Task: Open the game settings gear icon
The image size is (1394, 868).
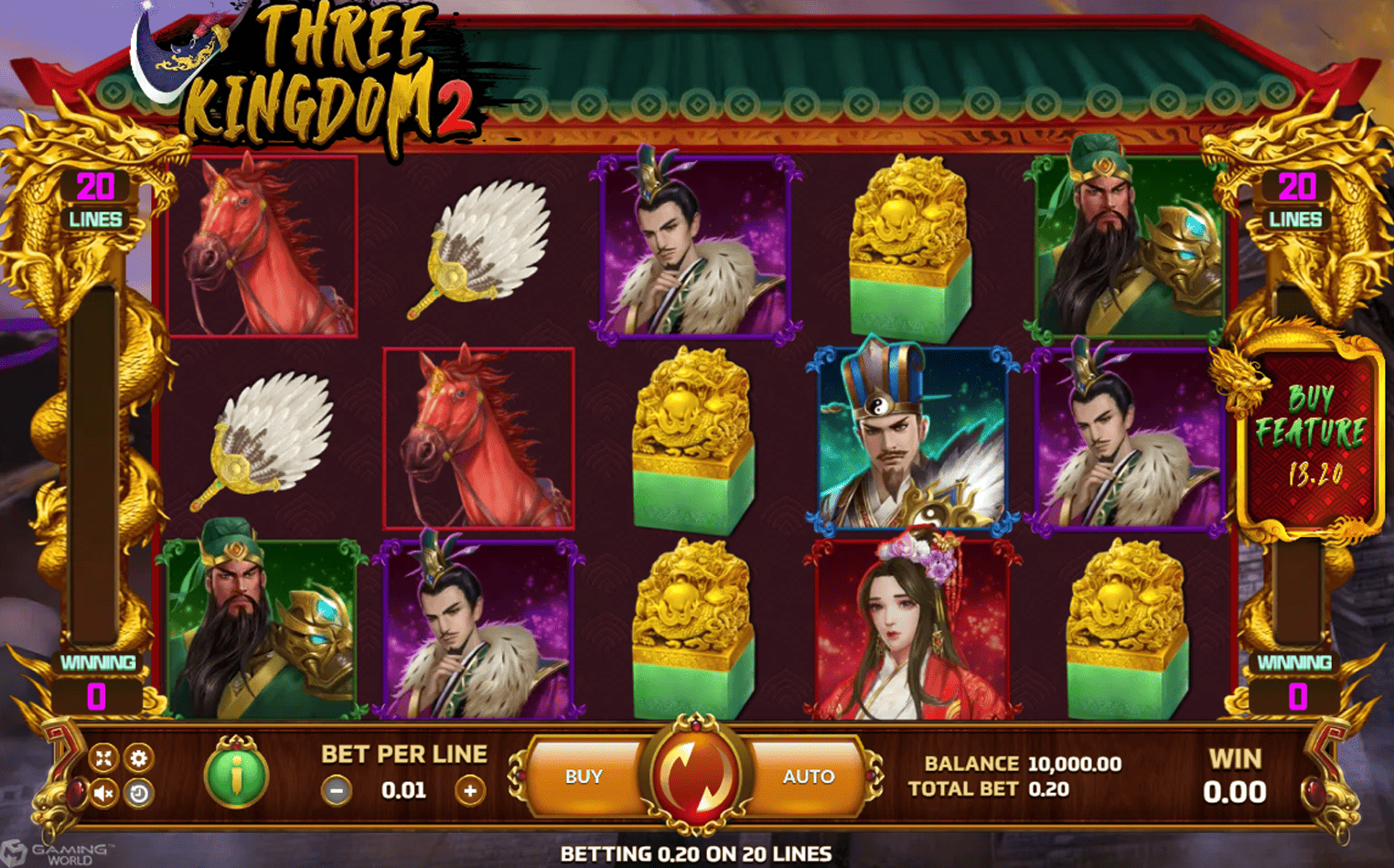Action: pyautogui.click(x=139, y=757)
